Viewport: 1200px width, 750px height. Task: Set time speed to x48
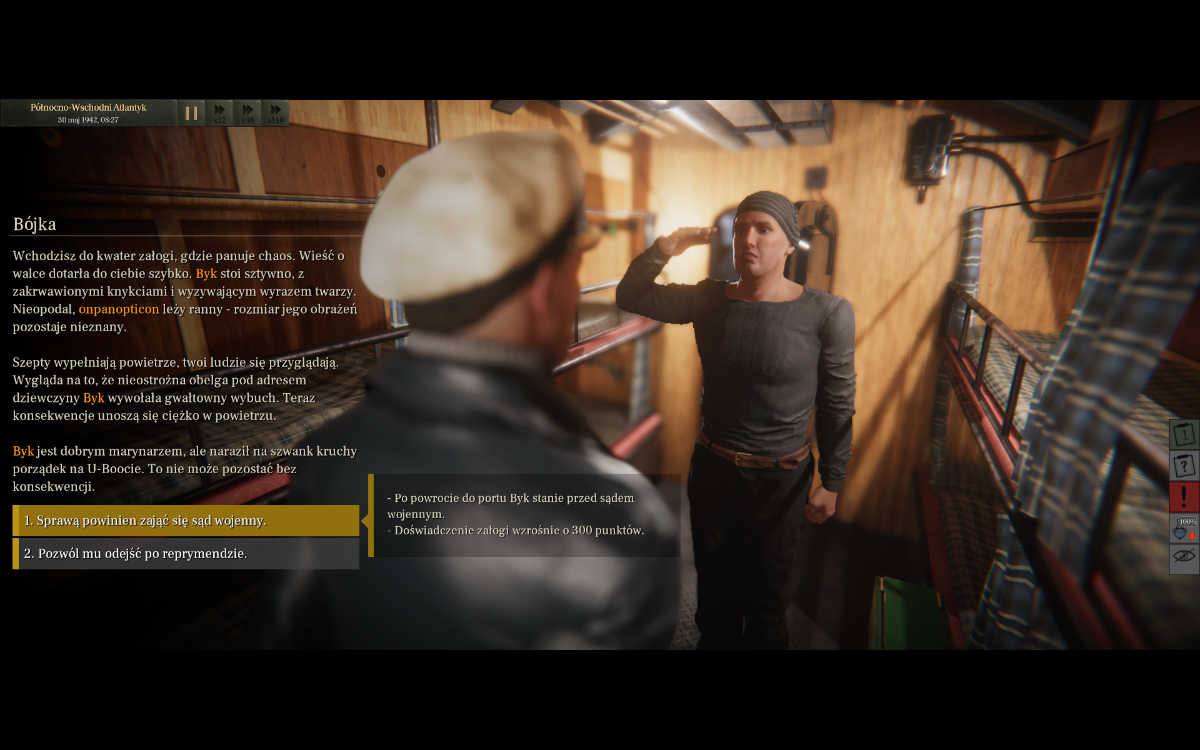[x=248, y=113]
